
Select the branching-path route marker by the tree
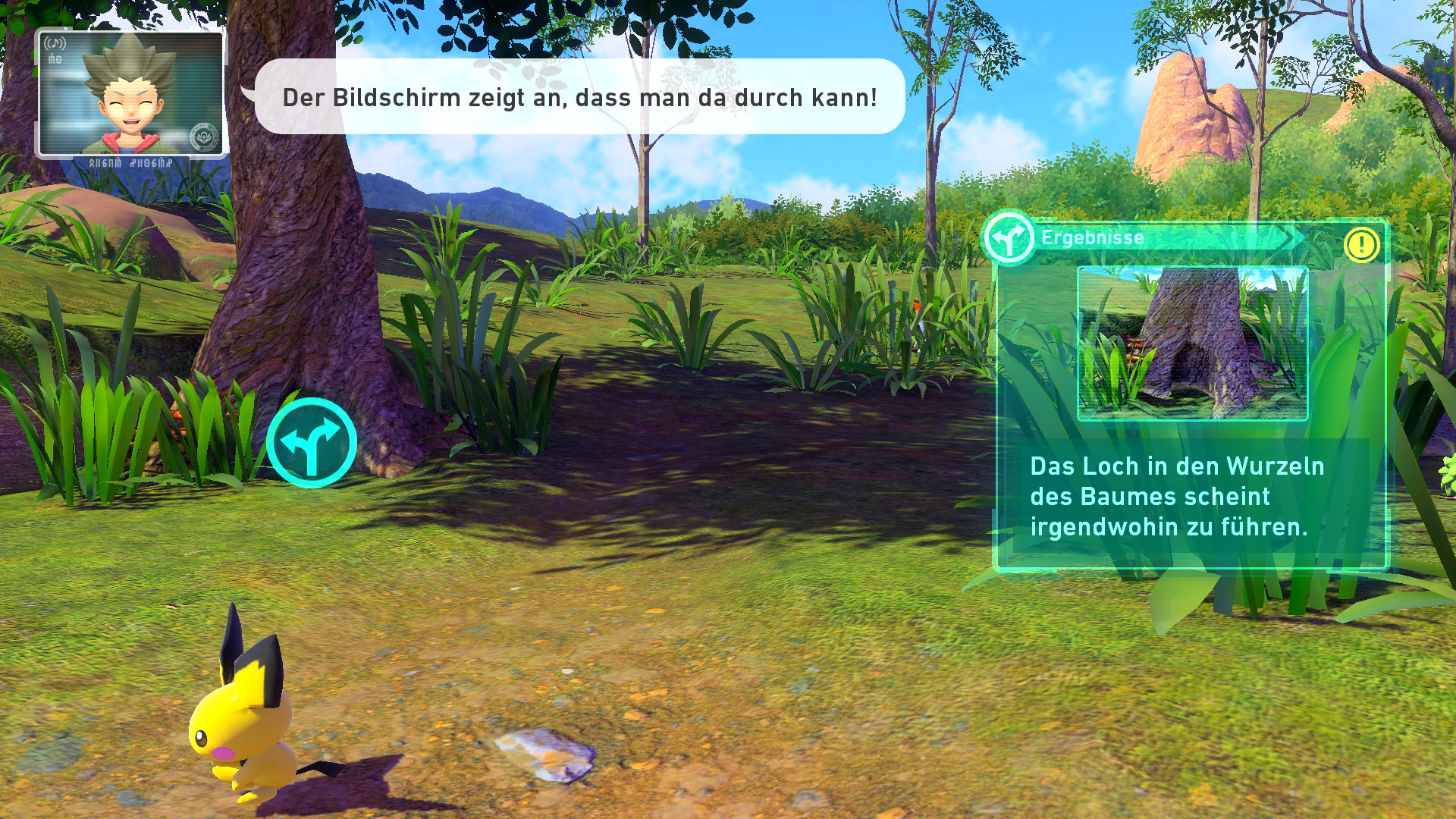point(312,443)
